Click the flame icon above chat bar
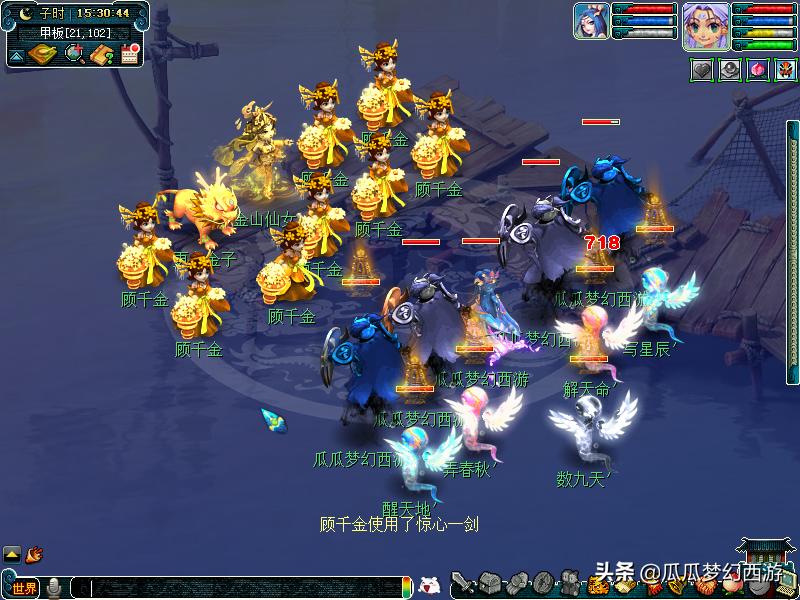This screenshot has width=800, height=600. [35, 552]
